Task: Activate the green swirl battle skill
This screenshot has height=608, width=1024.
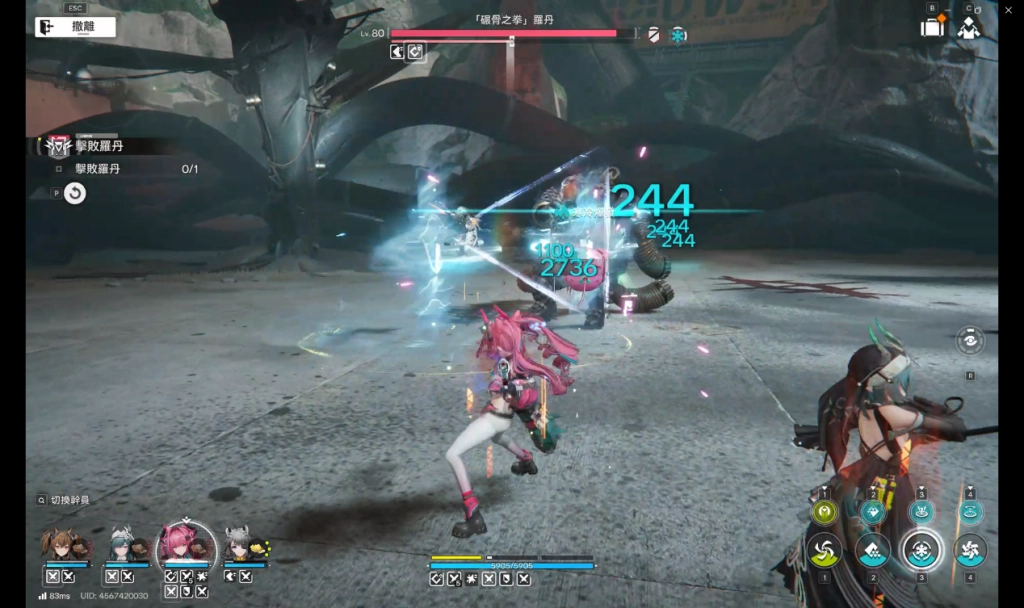Action: point(825,550)
